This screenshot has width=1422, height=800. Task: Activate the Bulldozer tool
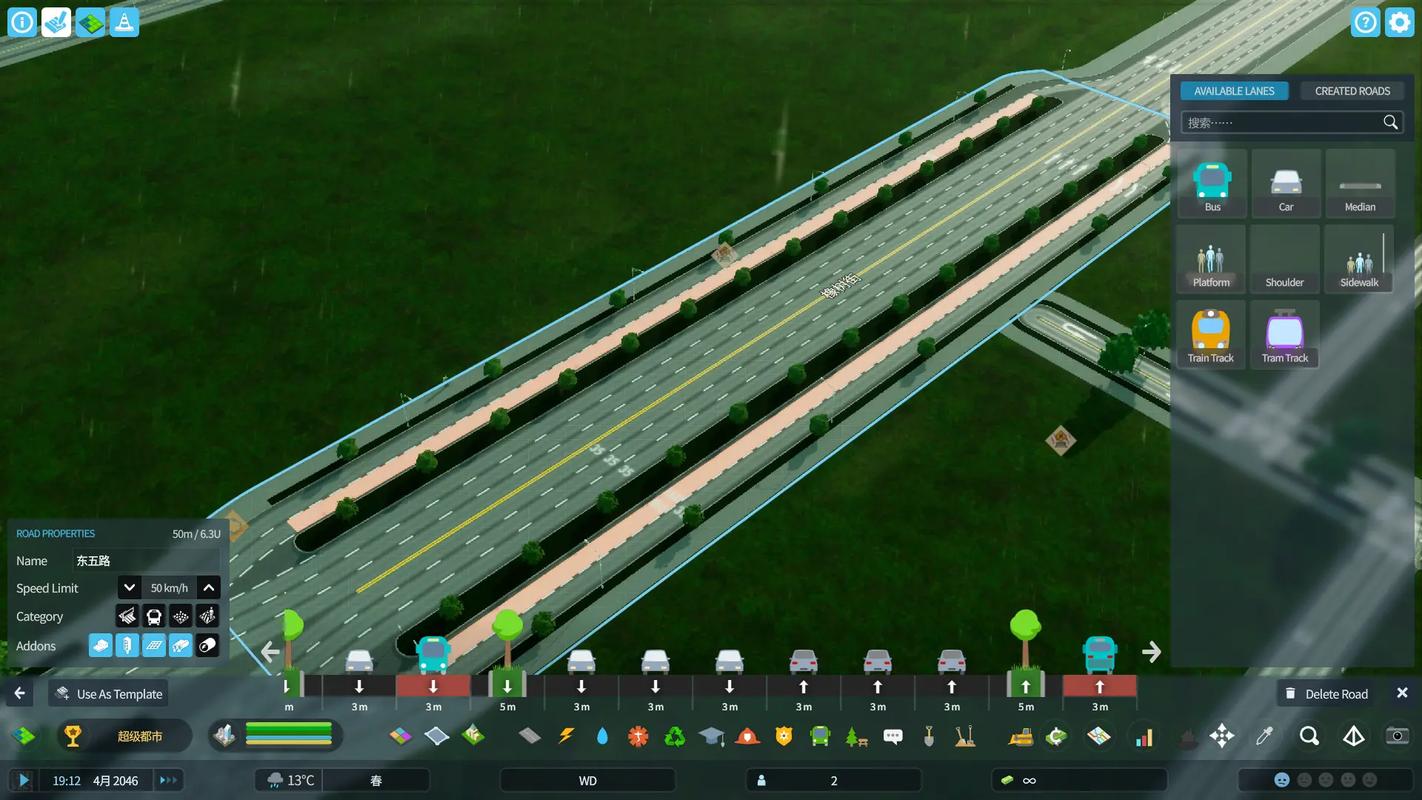pyautogui.click(x=1020, y=736)
